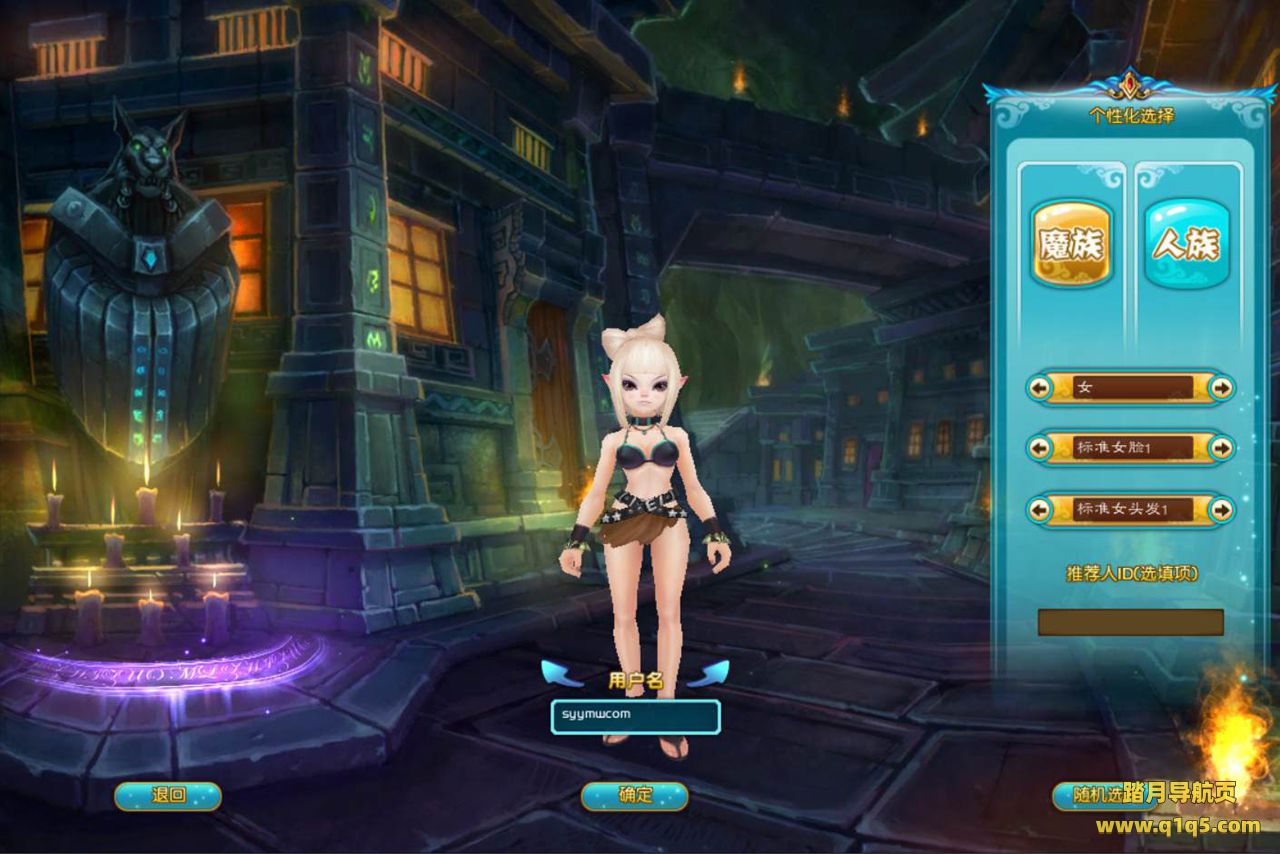
Task: Rotate character with the right curved arrow
Action: point(708,673)
